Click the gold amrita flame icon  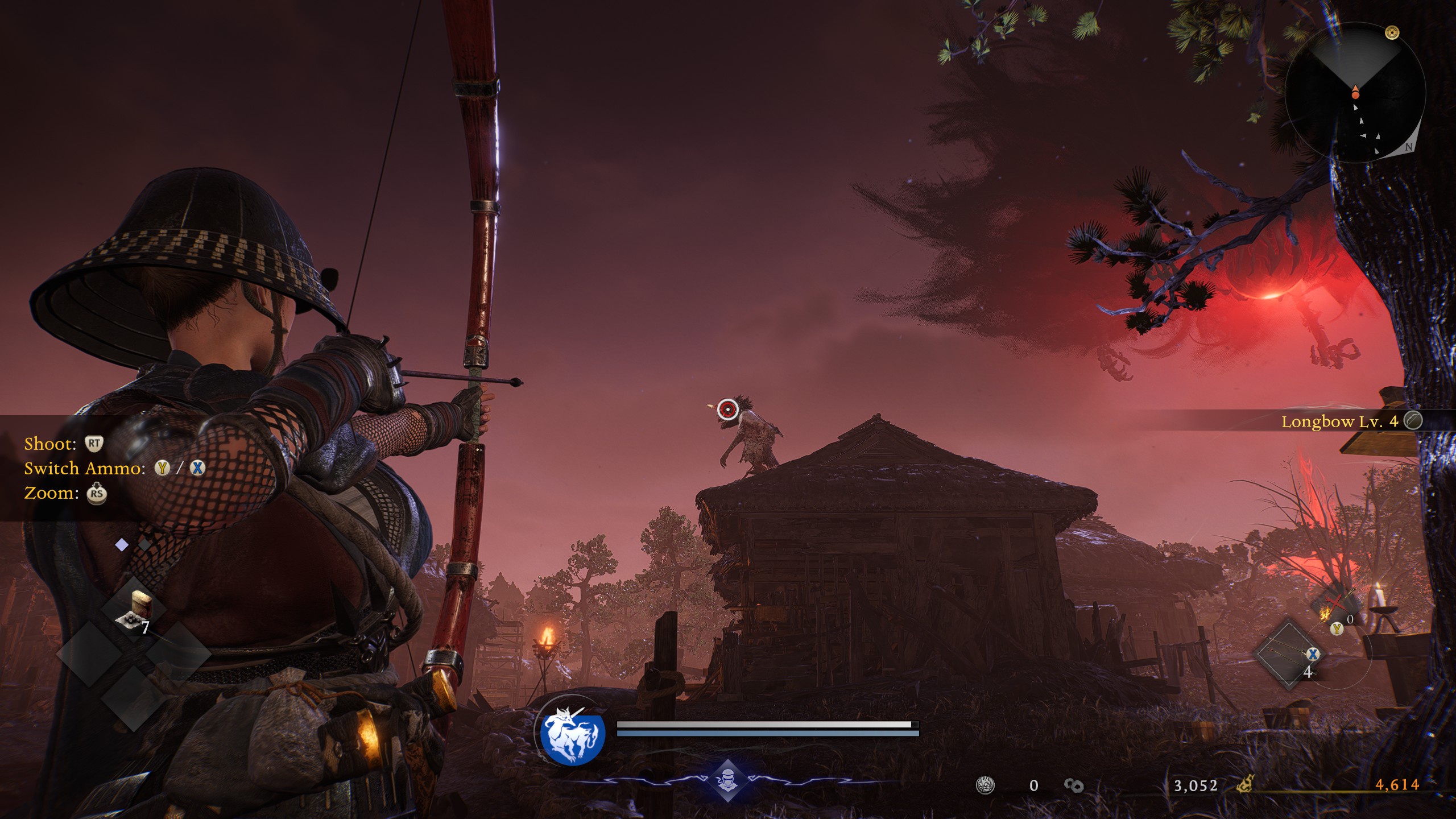tap(1246, 785)
